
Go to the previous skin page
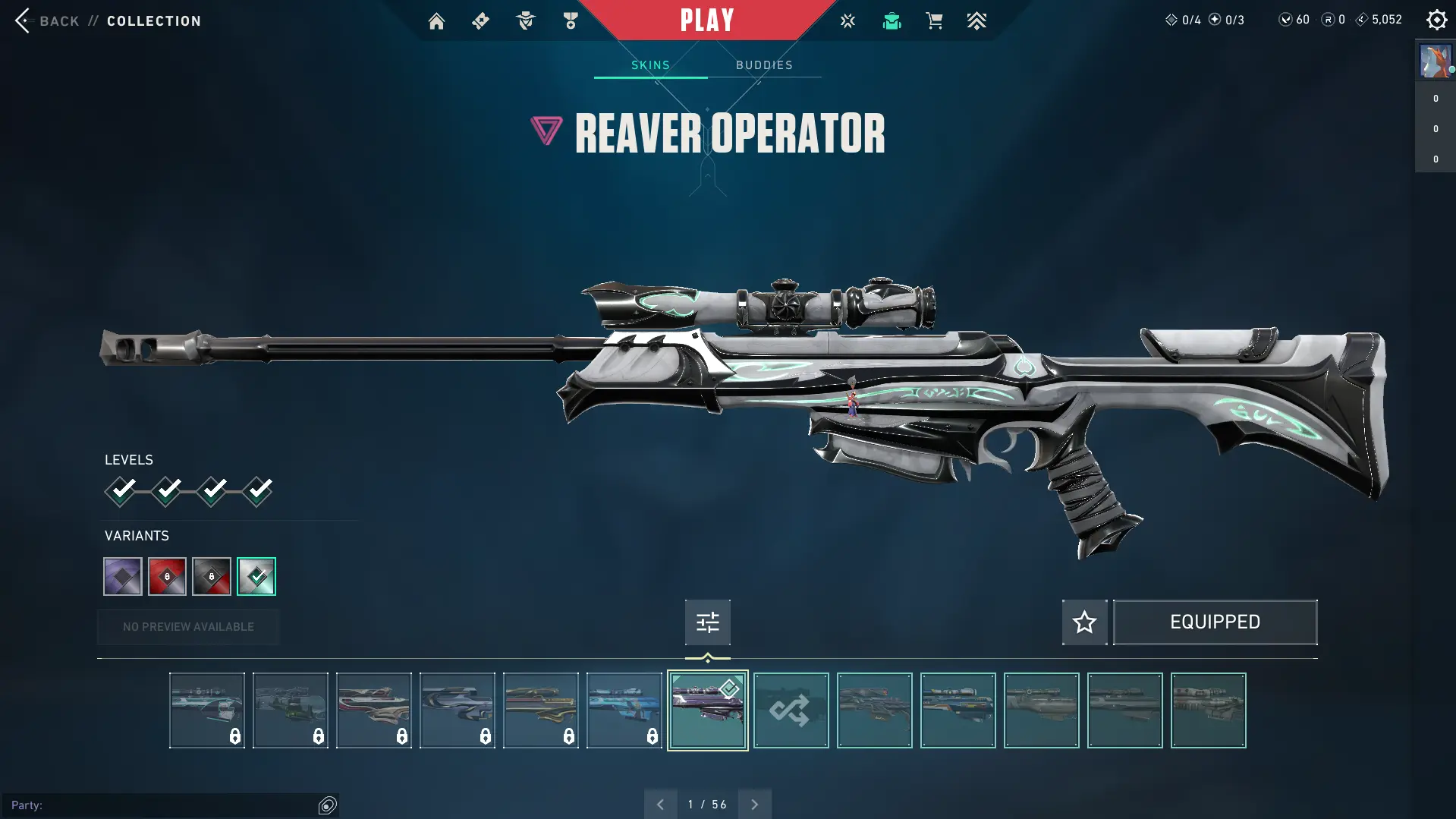pyautogui.click(x=660, y=805)
